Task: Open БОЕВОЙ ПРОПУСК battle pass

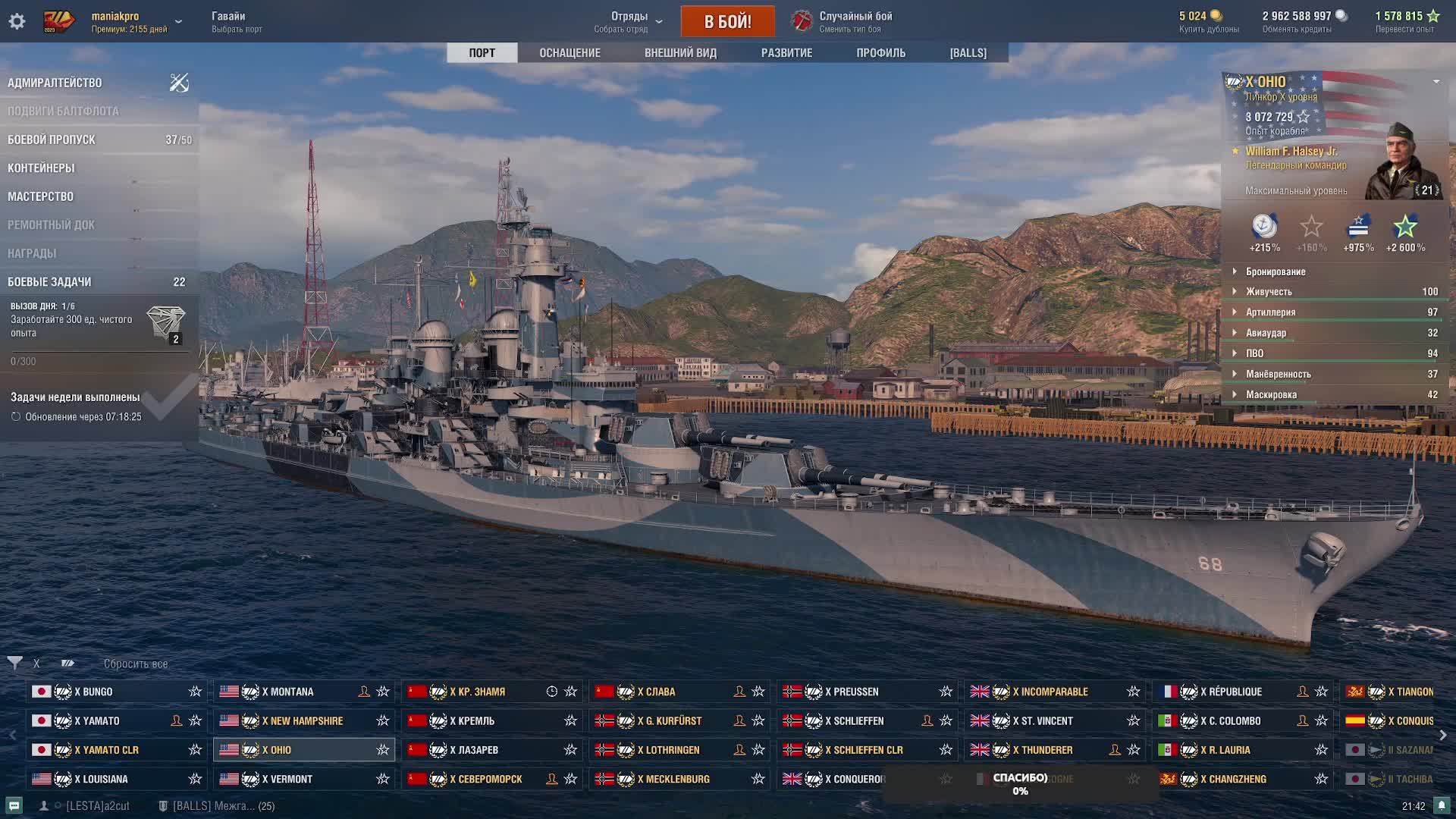Action: [x=52, y=140]
